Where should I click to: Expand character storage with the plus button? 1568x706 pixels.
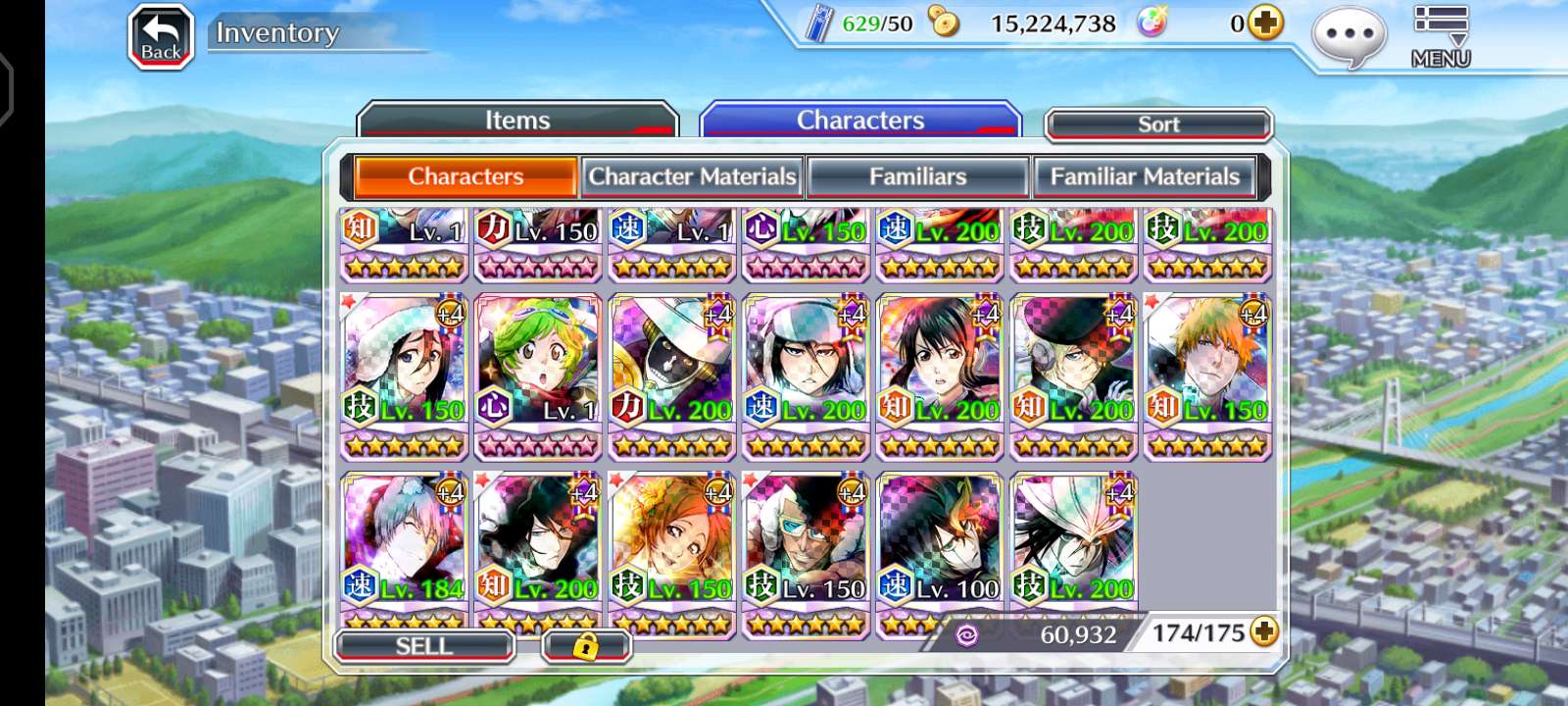[x=1264, y=632]
